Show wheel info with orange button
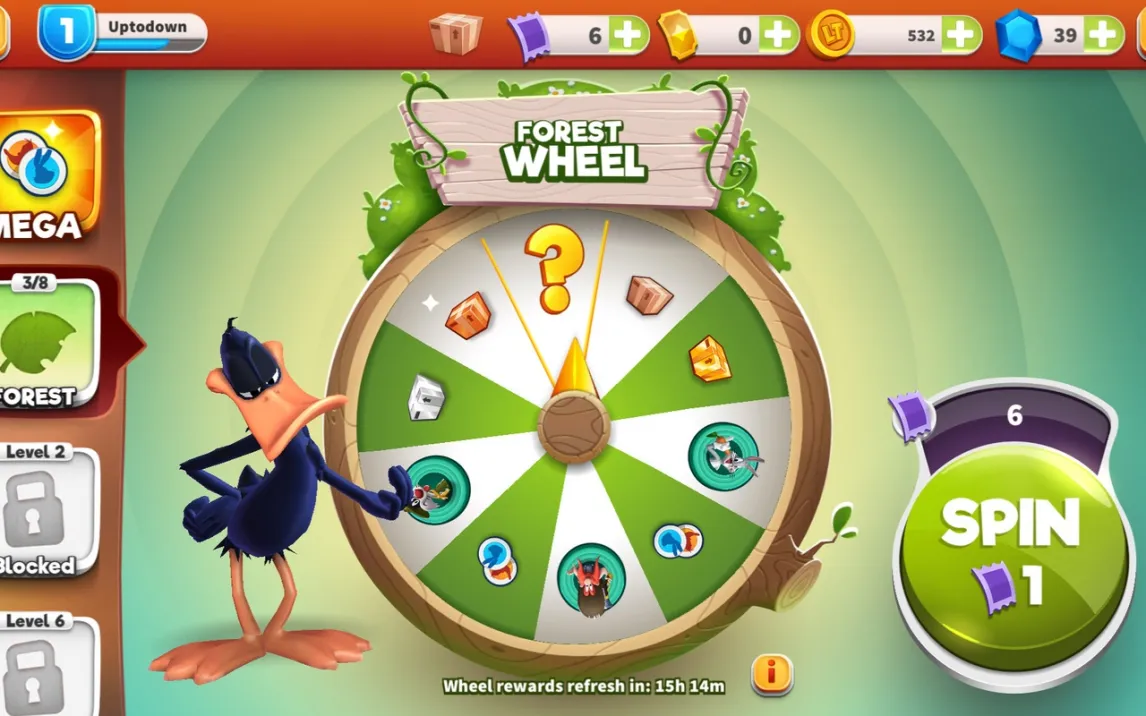 [772, 673]
